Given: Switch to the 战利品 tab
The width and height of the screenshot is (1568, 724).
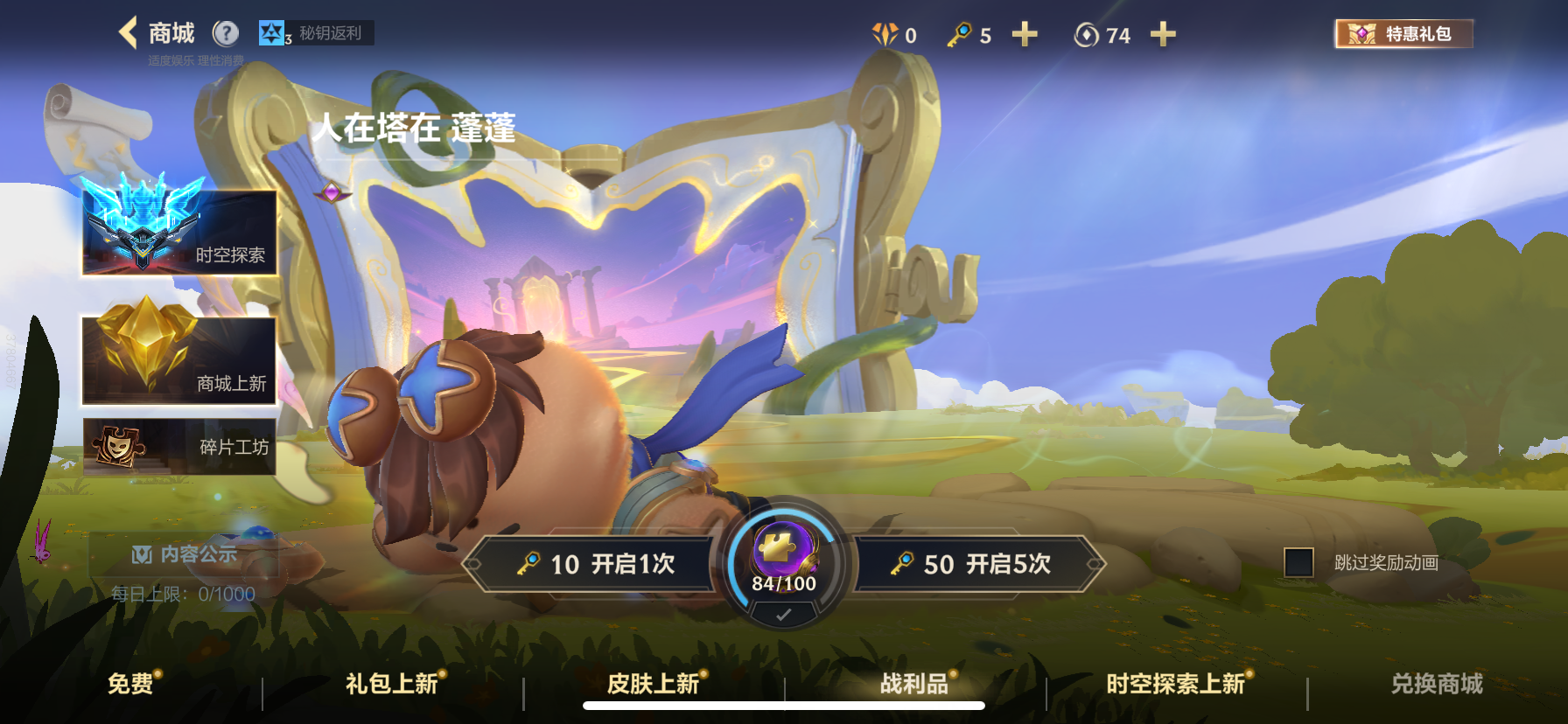Looking at the screenshot, I should click(913, 684).
